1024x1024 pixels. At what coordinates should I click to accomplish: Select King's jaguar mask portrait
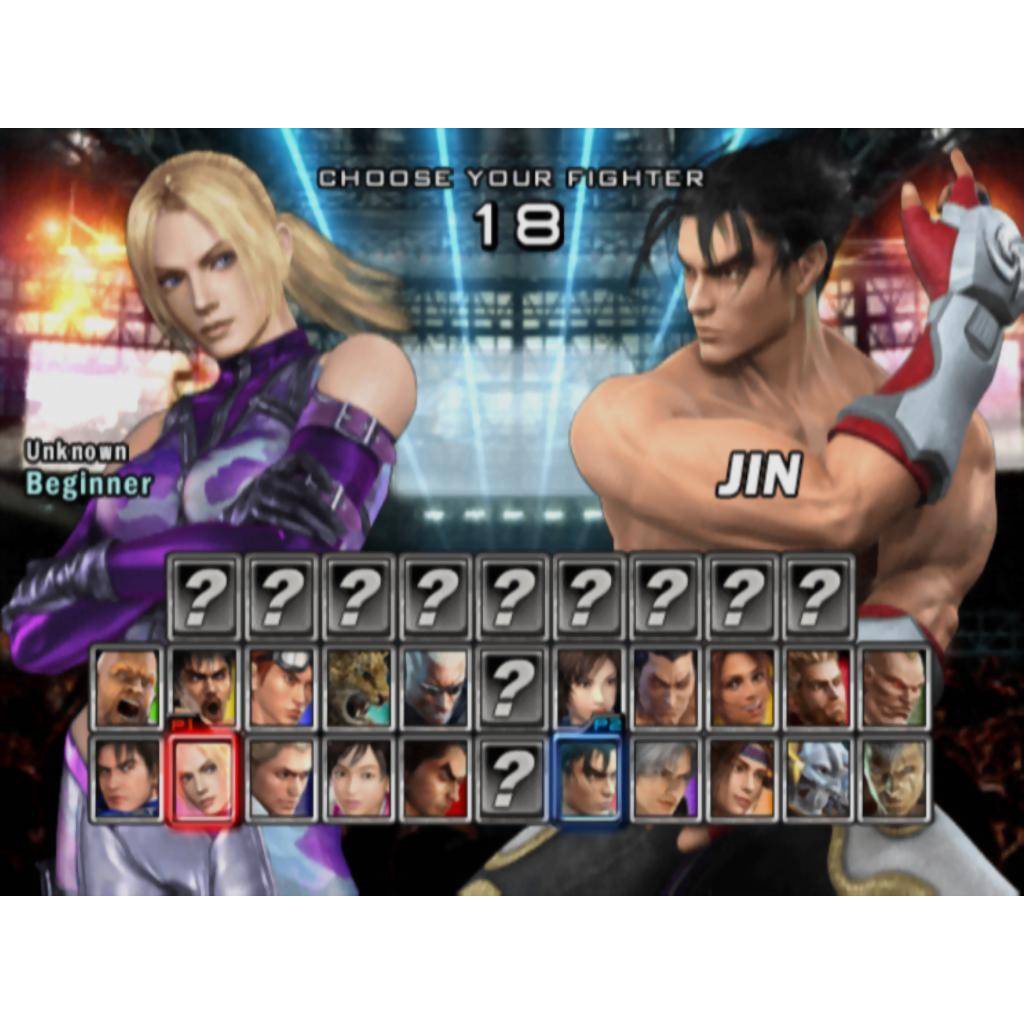tap(358, 688)
